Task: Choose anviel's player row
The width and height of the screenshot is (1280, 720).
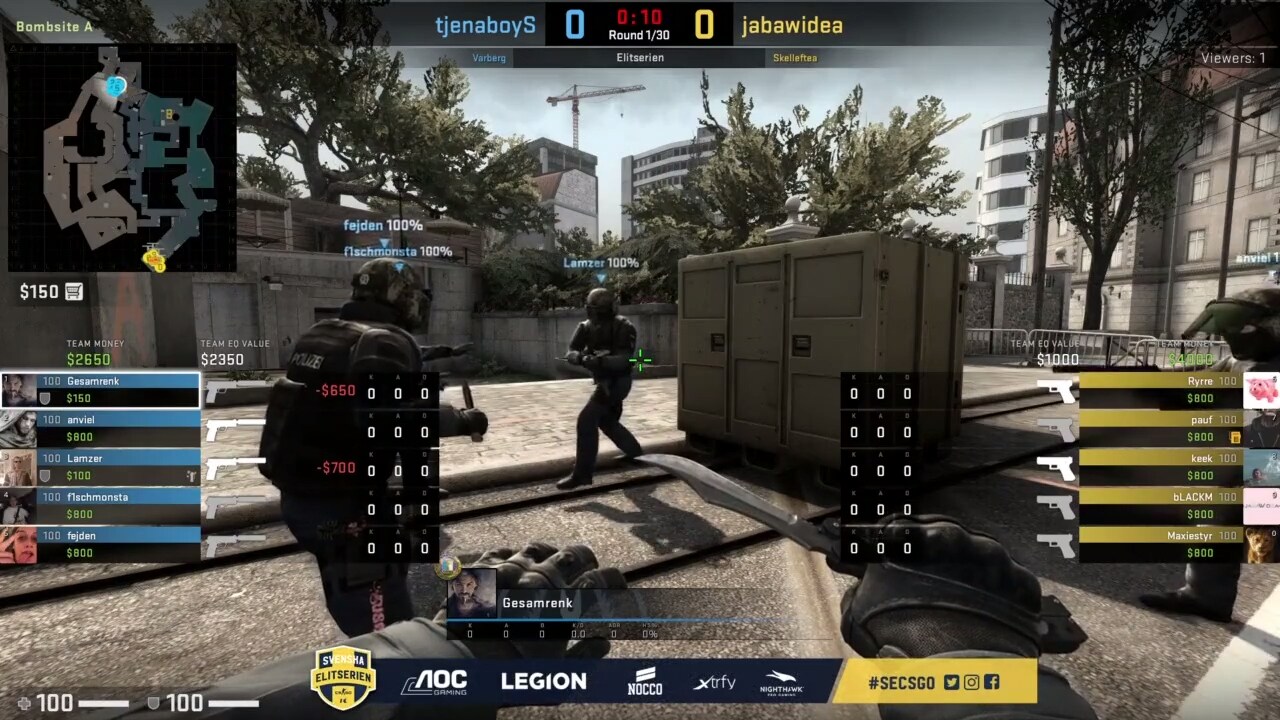Action: [x=100, y=428]
